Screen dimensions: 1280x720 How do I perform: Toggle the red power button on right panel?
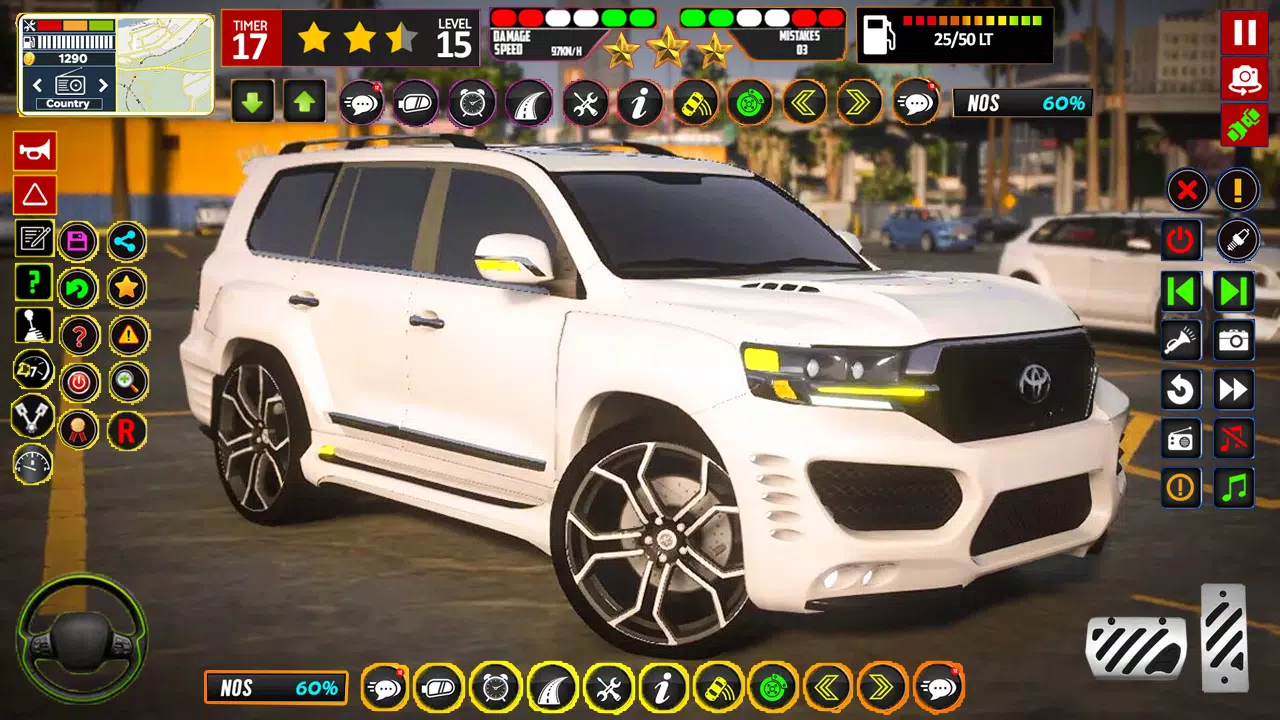1180,240
